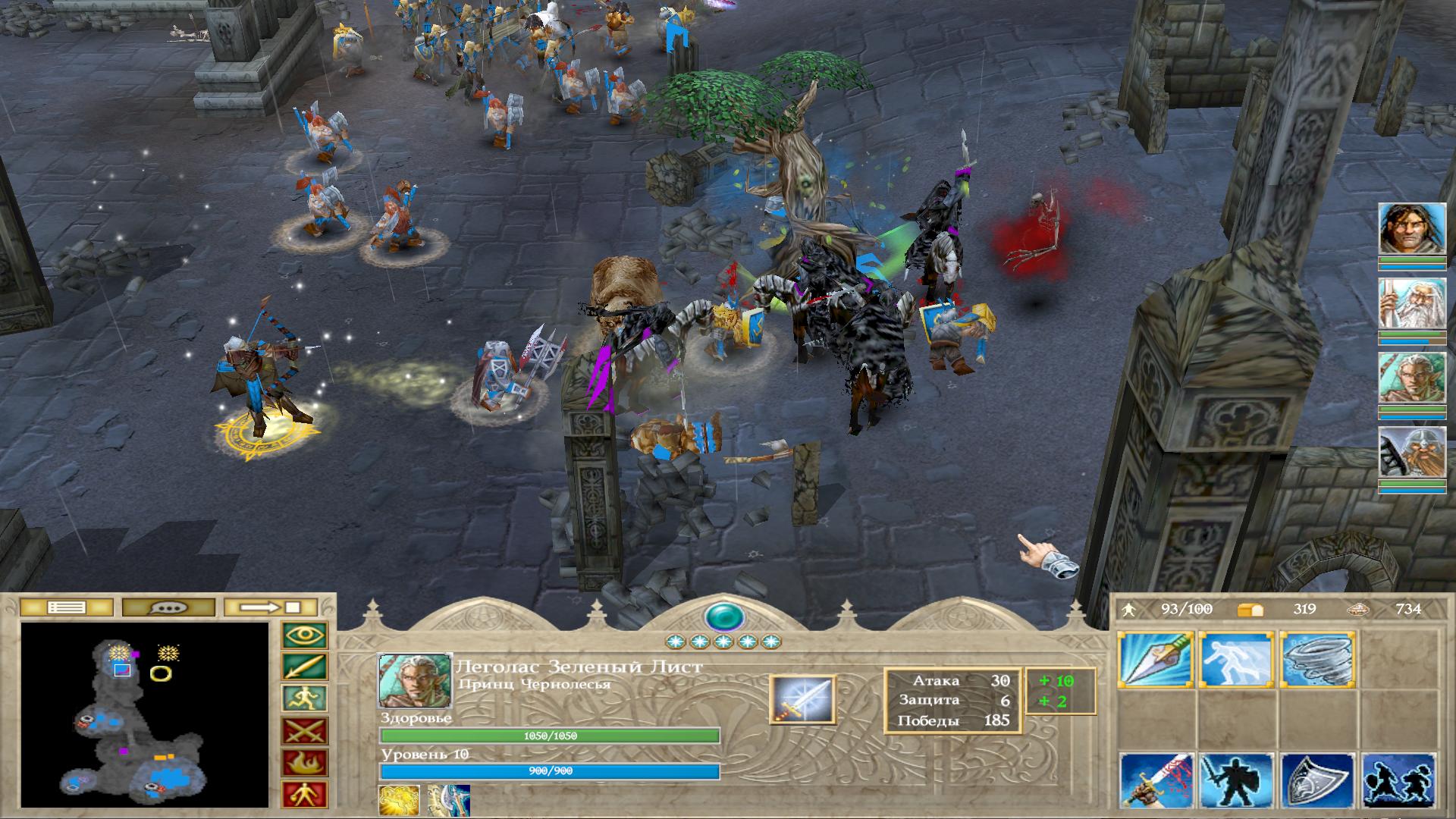Screen dimensions: 1456x819
Task: Open the main menu list button
Action: coord(66,607)
